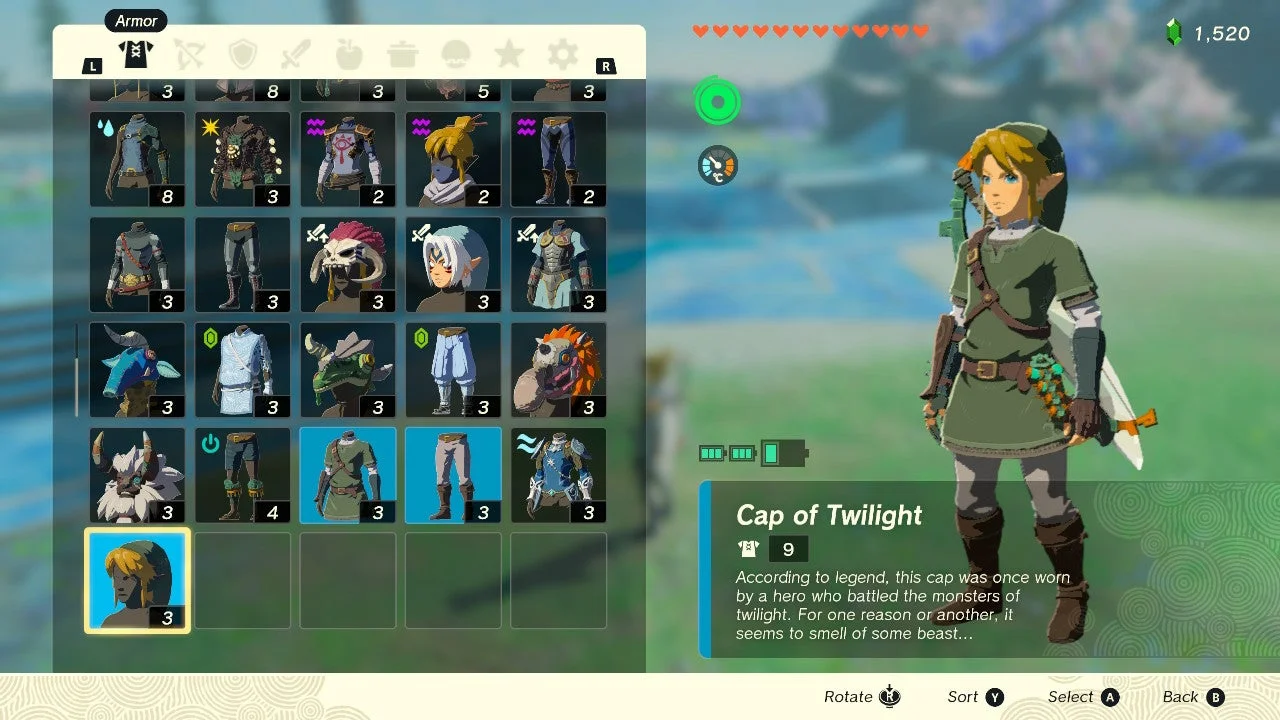The height and width of the screenshot is (720, 1280).
Task: Select the cooking pot Meals icon
Action: (402, 54)
